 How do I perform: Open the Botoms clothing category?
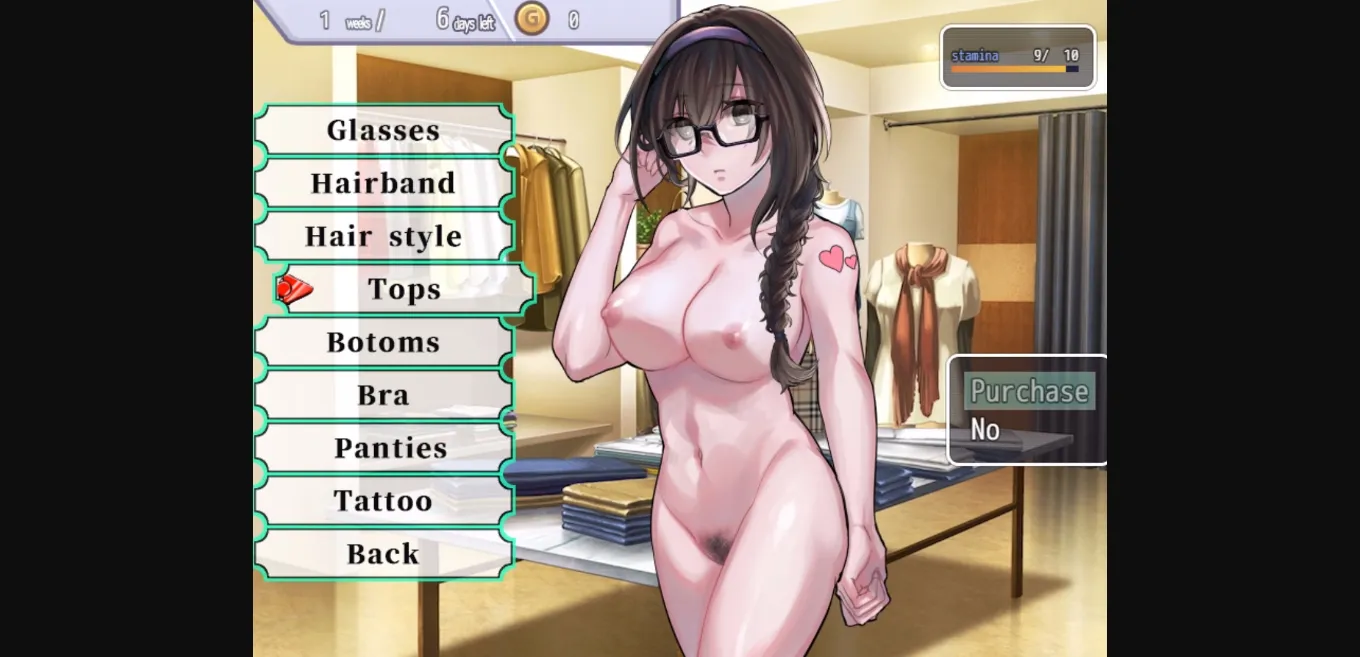tap(384, 342)
